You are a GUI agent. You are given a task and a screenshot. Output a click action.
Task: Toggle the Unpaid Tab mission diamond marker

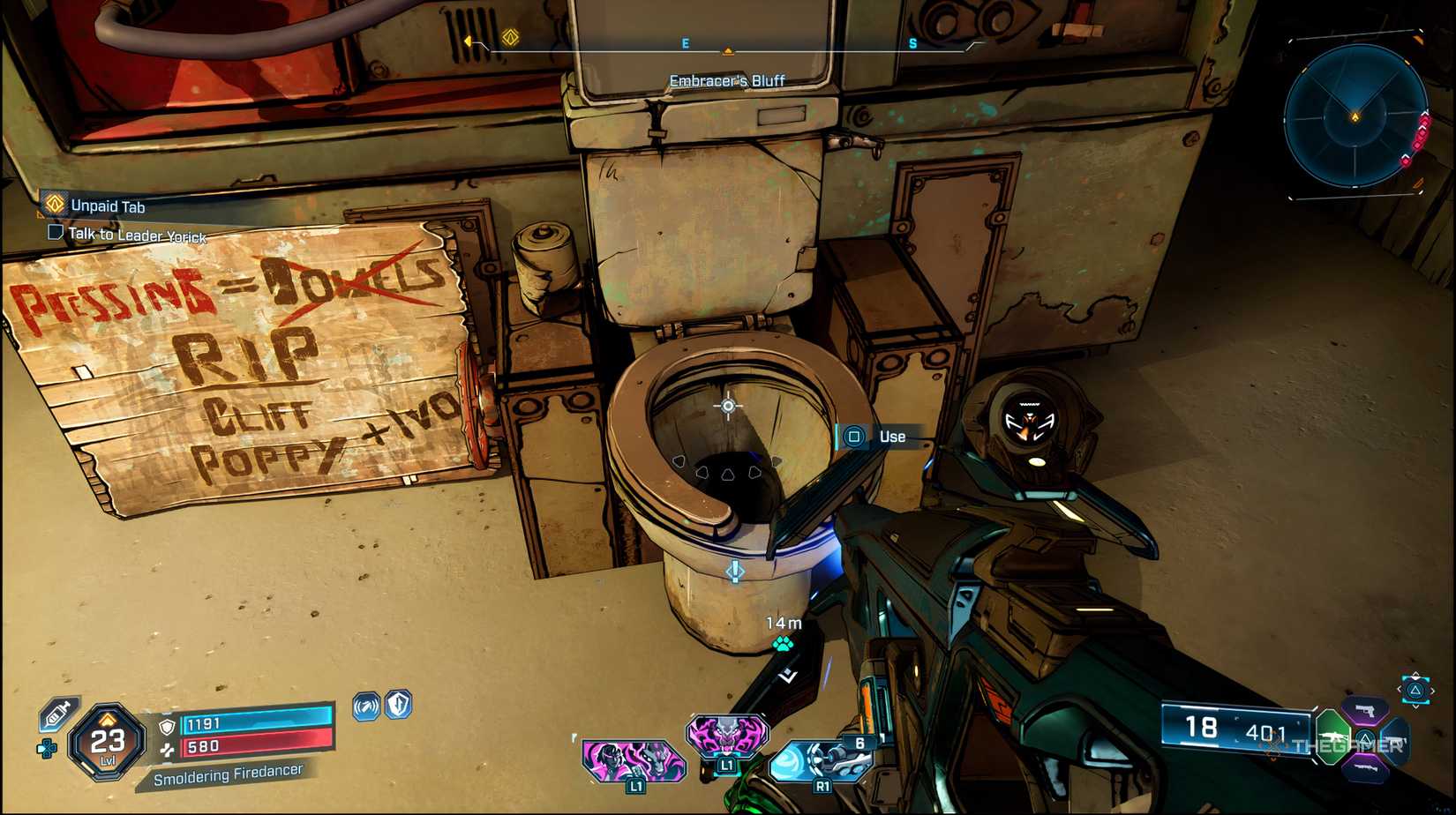pyautogui.click(x=55, y=204)
